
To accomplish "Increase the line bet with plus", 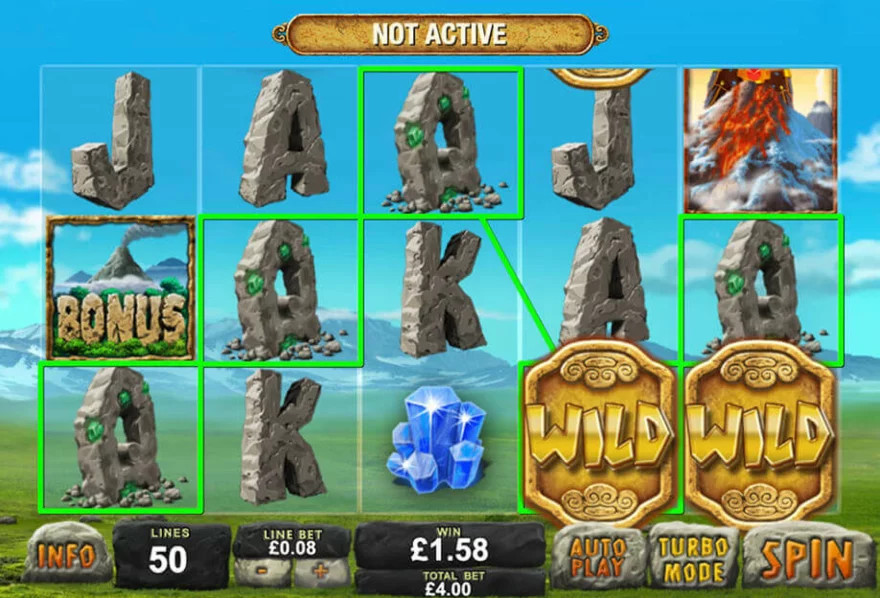I will pyautogui.click(x=321, y=573).
